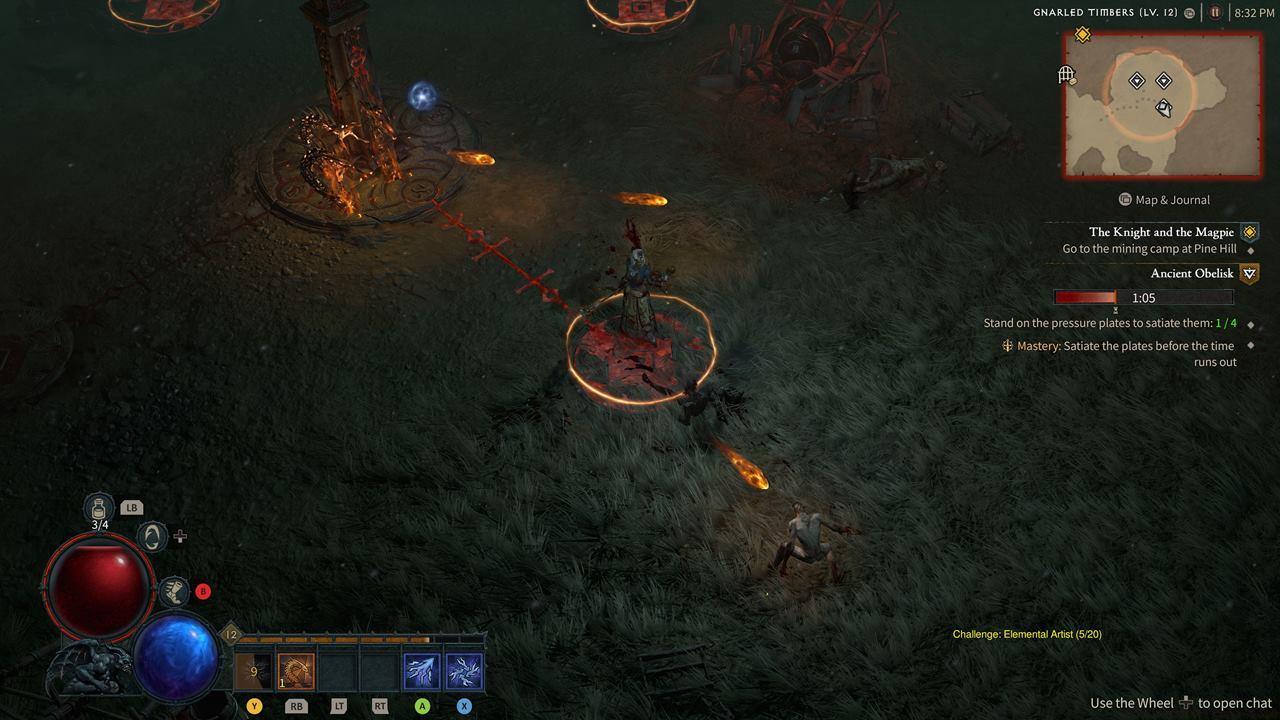Collapse the Ancient Obelisk event entry
Image resolution: width=1280 pixels, height=720 pixels.
click(1248, 273)
